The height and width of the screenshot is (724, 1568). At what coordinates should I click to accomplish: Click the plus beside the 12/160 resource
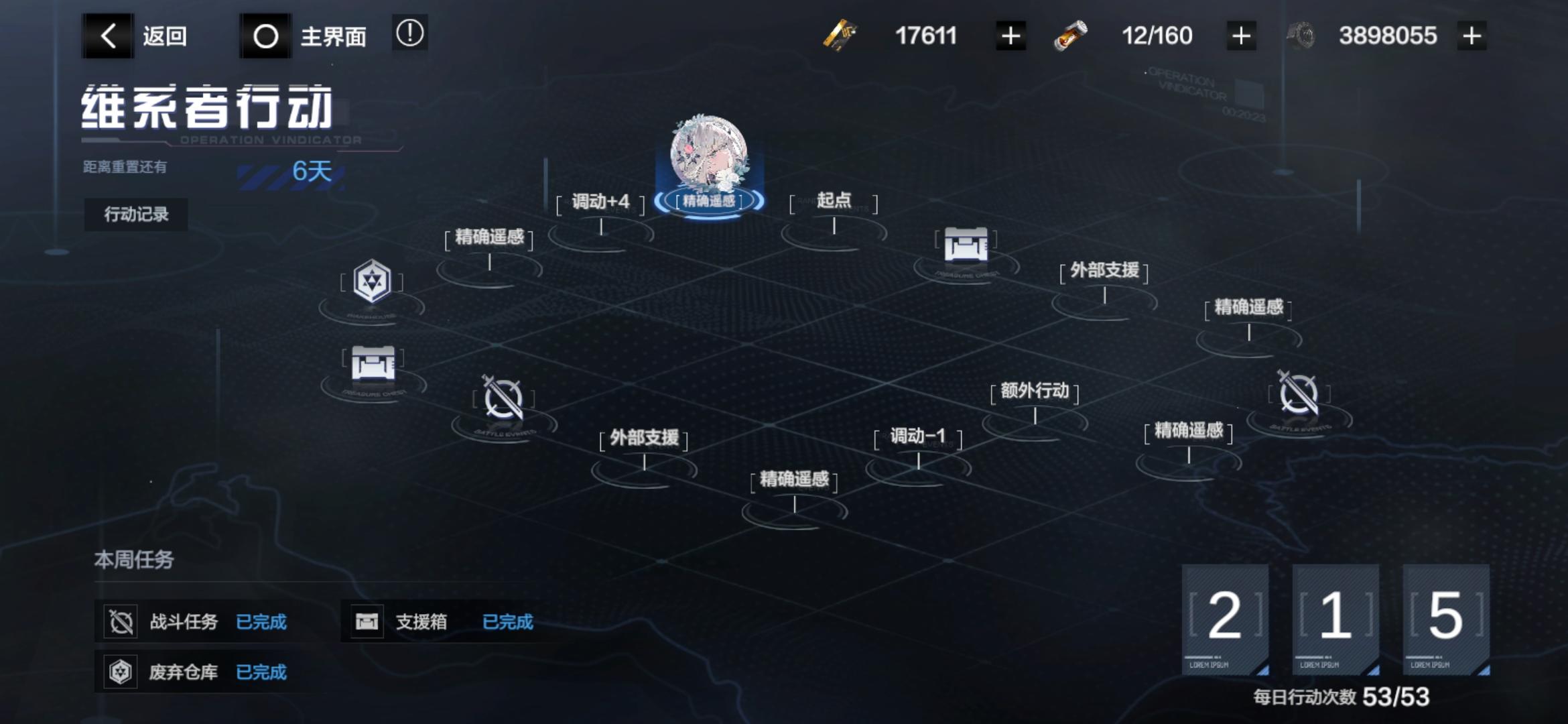(1240, 36)
